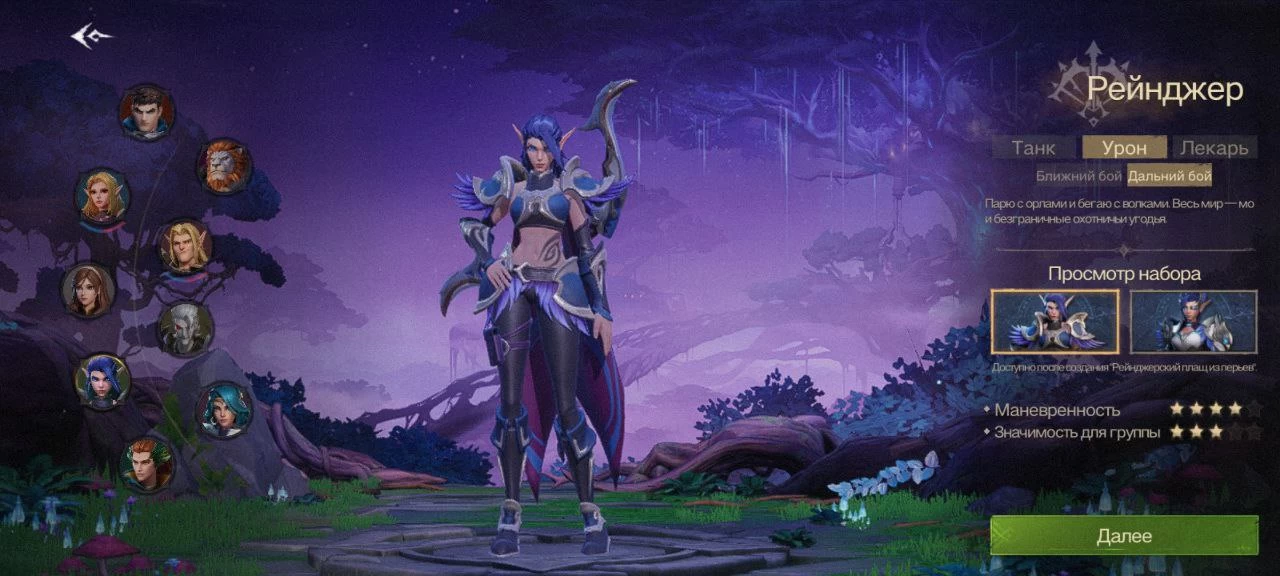View the first gold-framed armor set preview
This screenshot has width=1280, height=576.
[x=1055, y=322]
